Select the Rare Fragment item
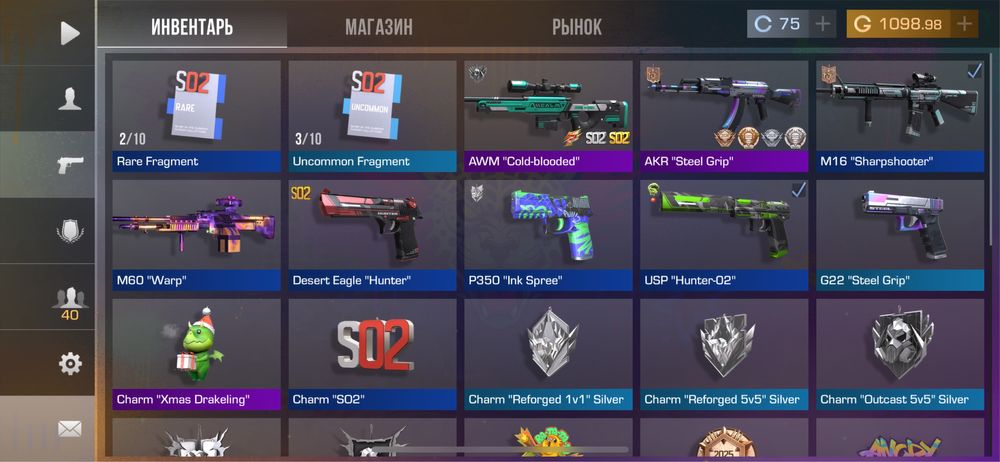Viewport: 1000px width, 462px height. point(196,115)
